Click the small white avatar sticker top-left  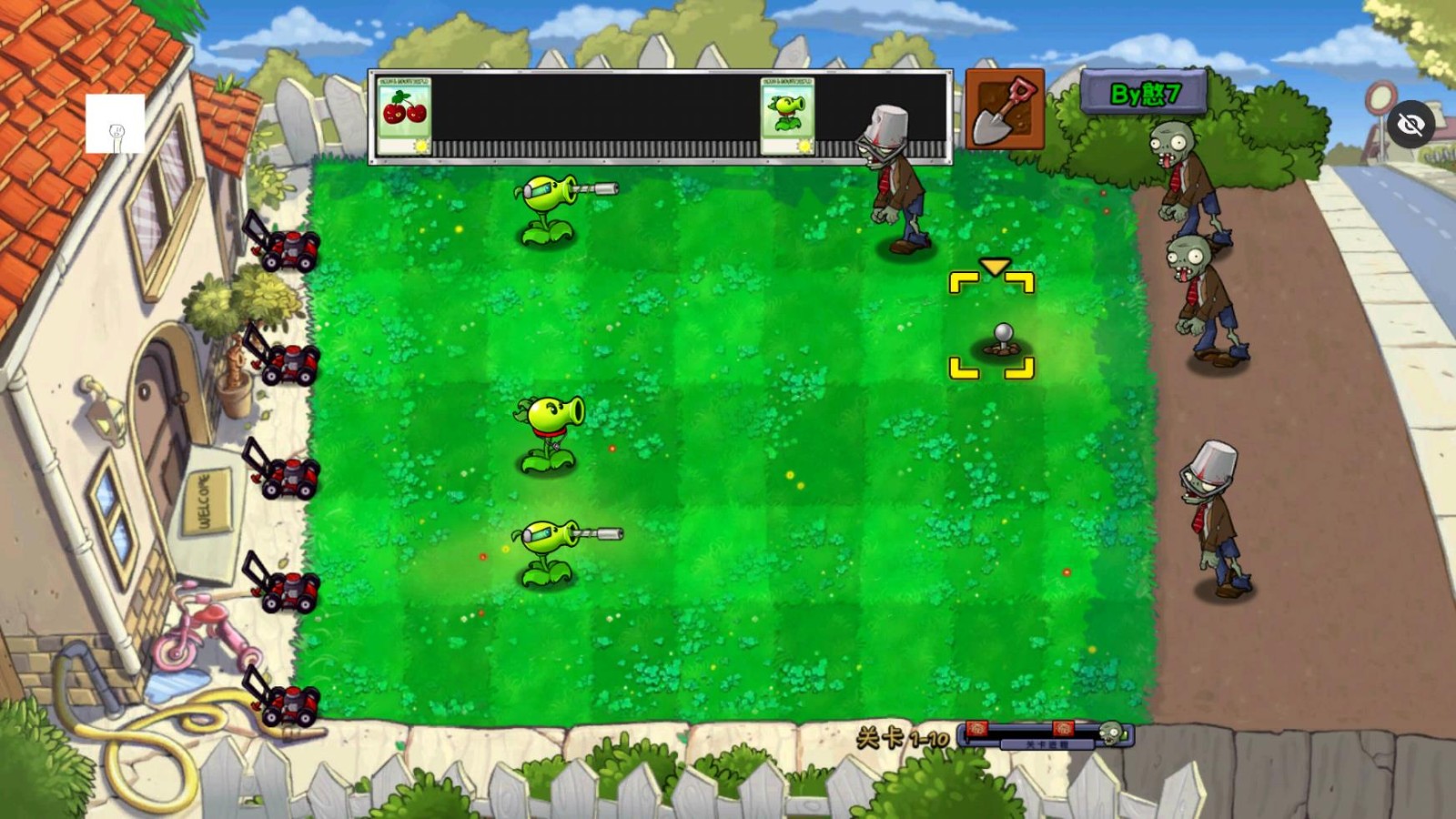click(x=115, y=122)
